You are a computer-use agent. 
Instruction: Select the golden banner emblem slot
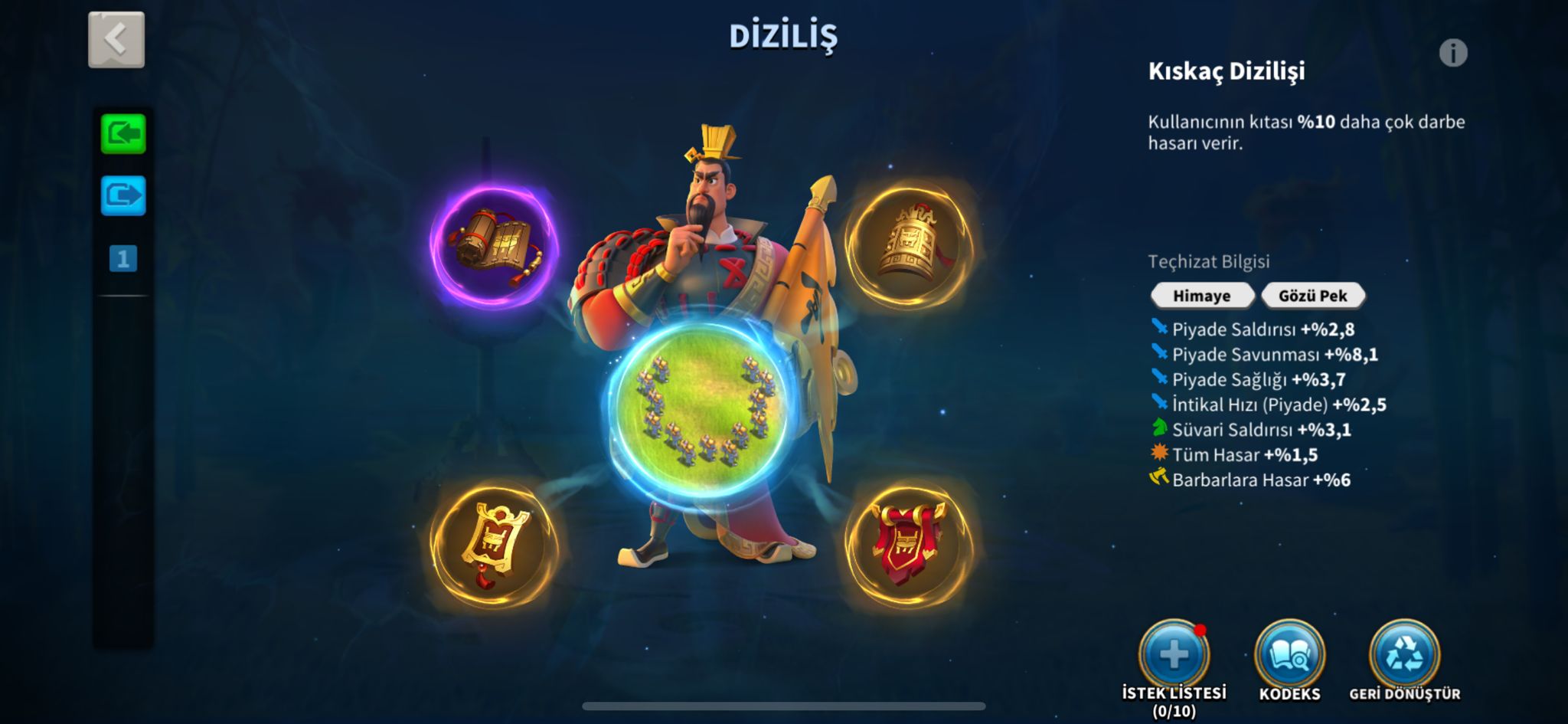click(494, 545)
